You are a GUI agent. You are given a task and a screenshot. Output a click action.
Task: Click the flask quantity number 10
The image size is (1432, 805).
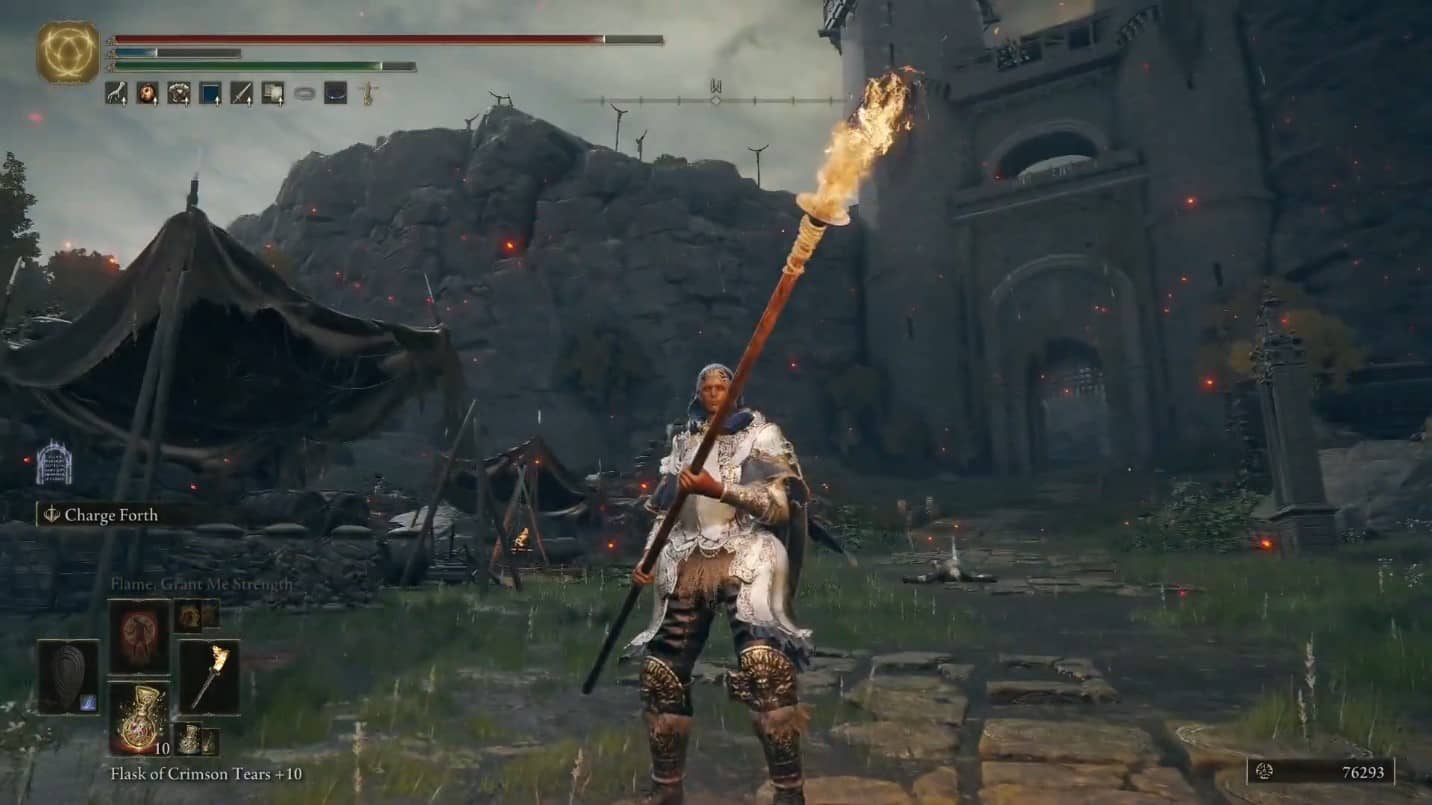click(x=162, y=748)
